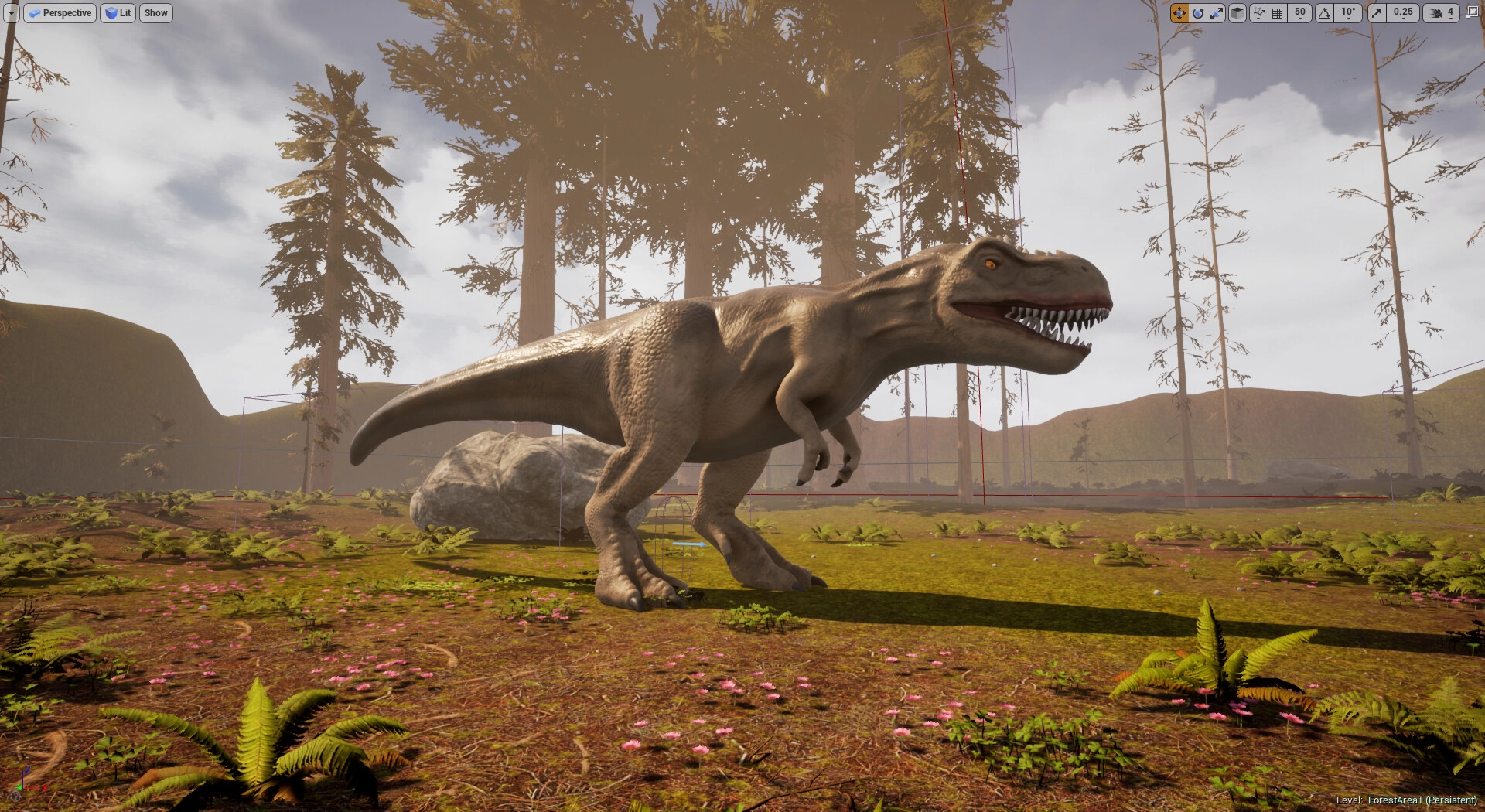This screenshot has width=1485, height=812.
Task: Toggle grid position snapping
Action: pos(1278,13)
